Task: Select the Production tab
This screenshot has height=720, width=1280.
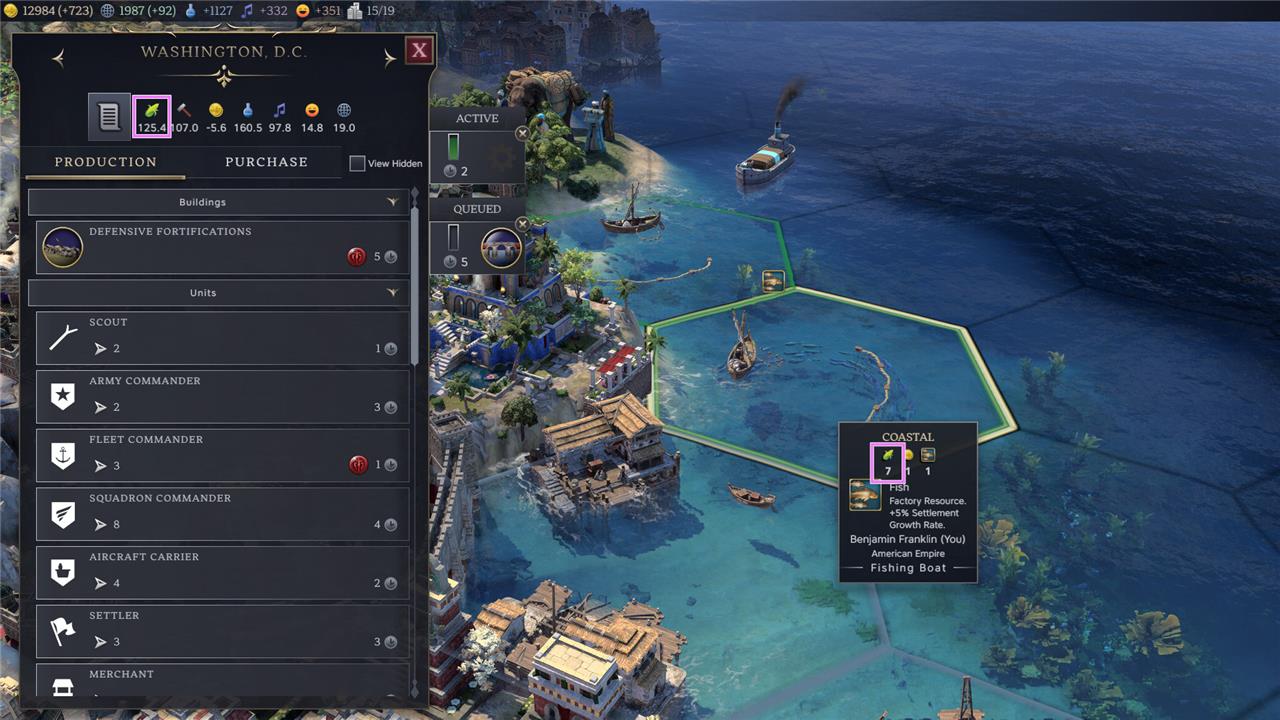Action: click(105, 162)
